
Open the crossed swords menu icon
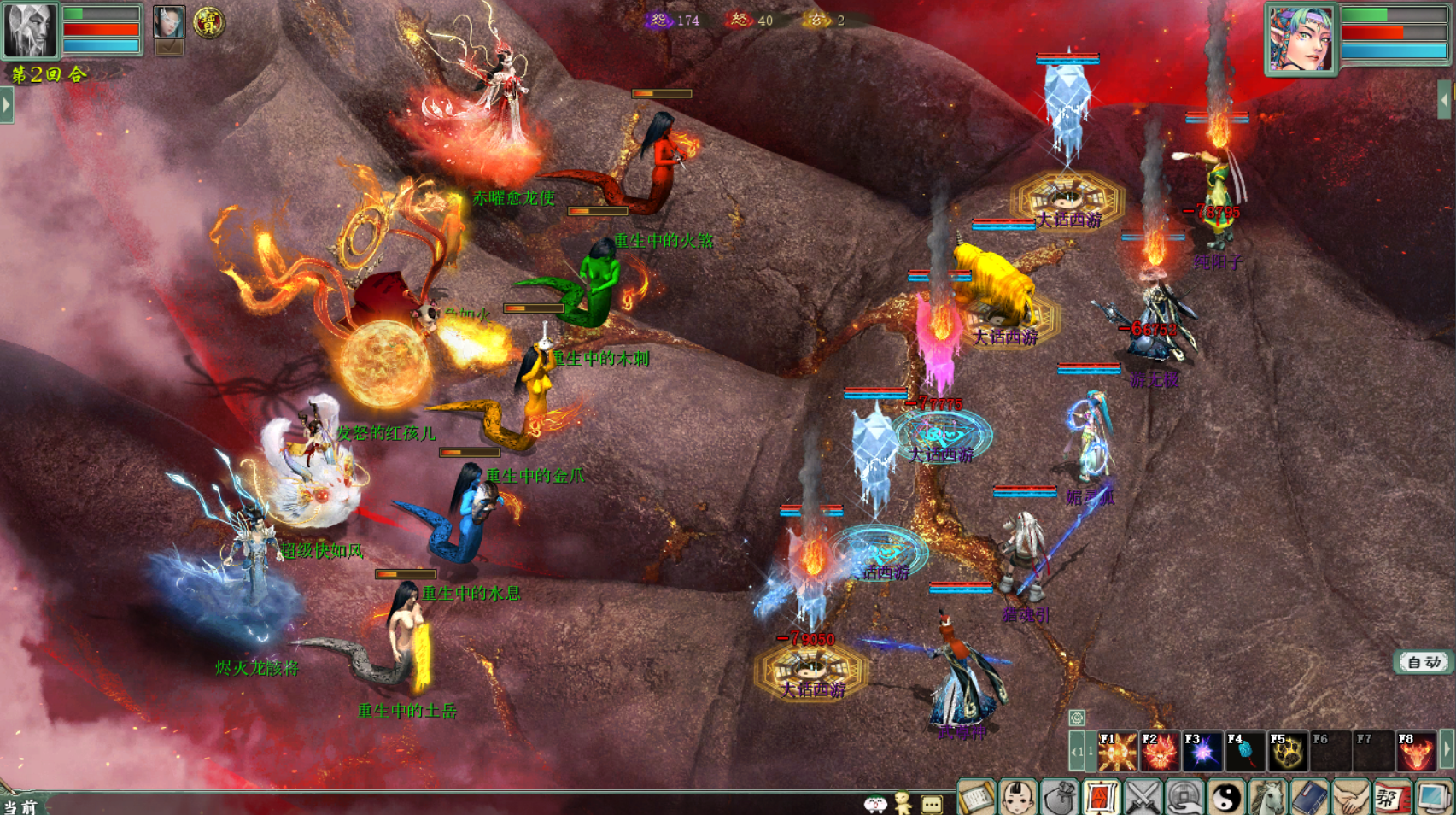click(x=1143, y=799)
